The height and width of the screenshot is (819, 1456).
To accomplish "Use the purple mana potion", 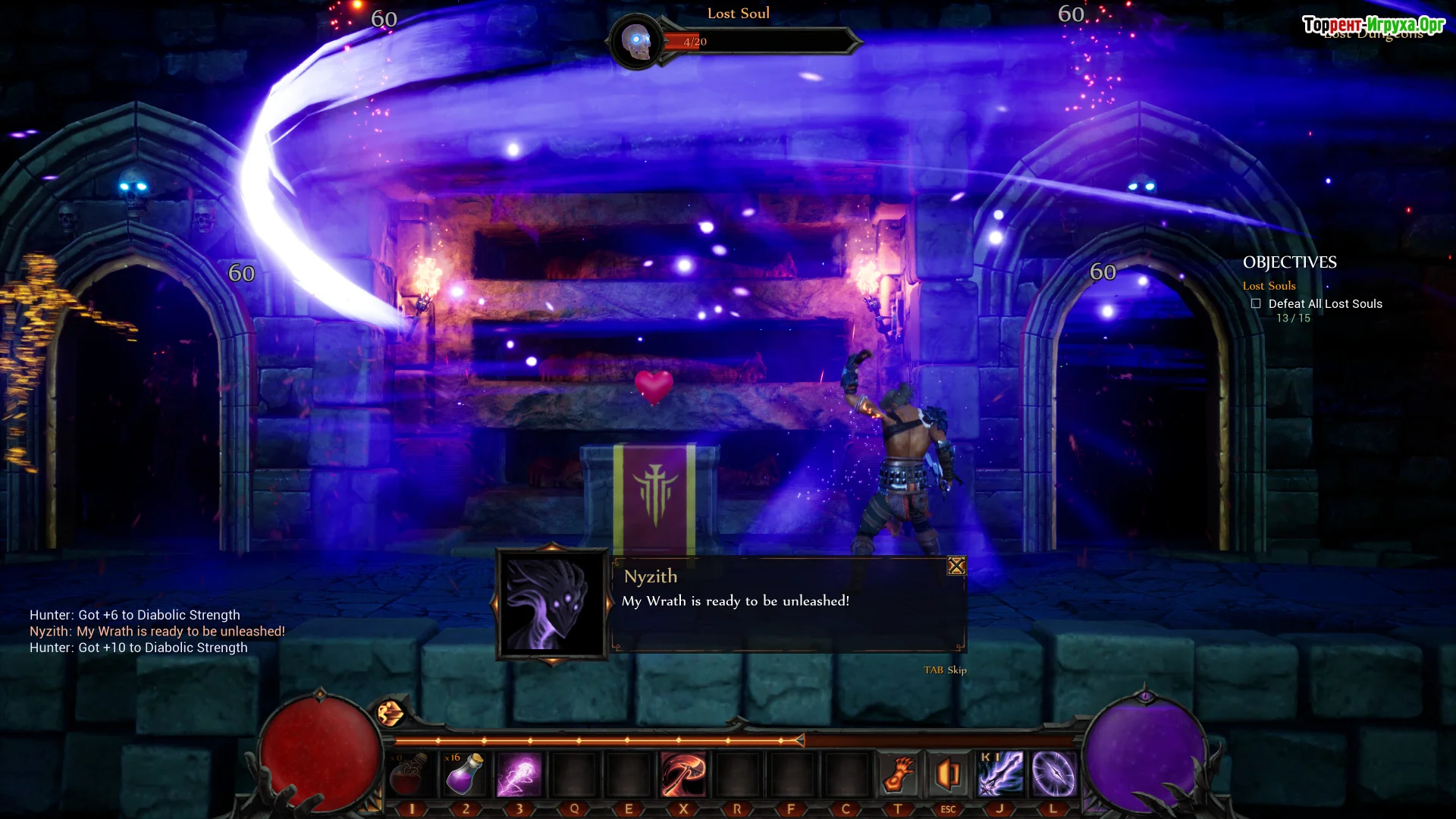I will 464,775.
